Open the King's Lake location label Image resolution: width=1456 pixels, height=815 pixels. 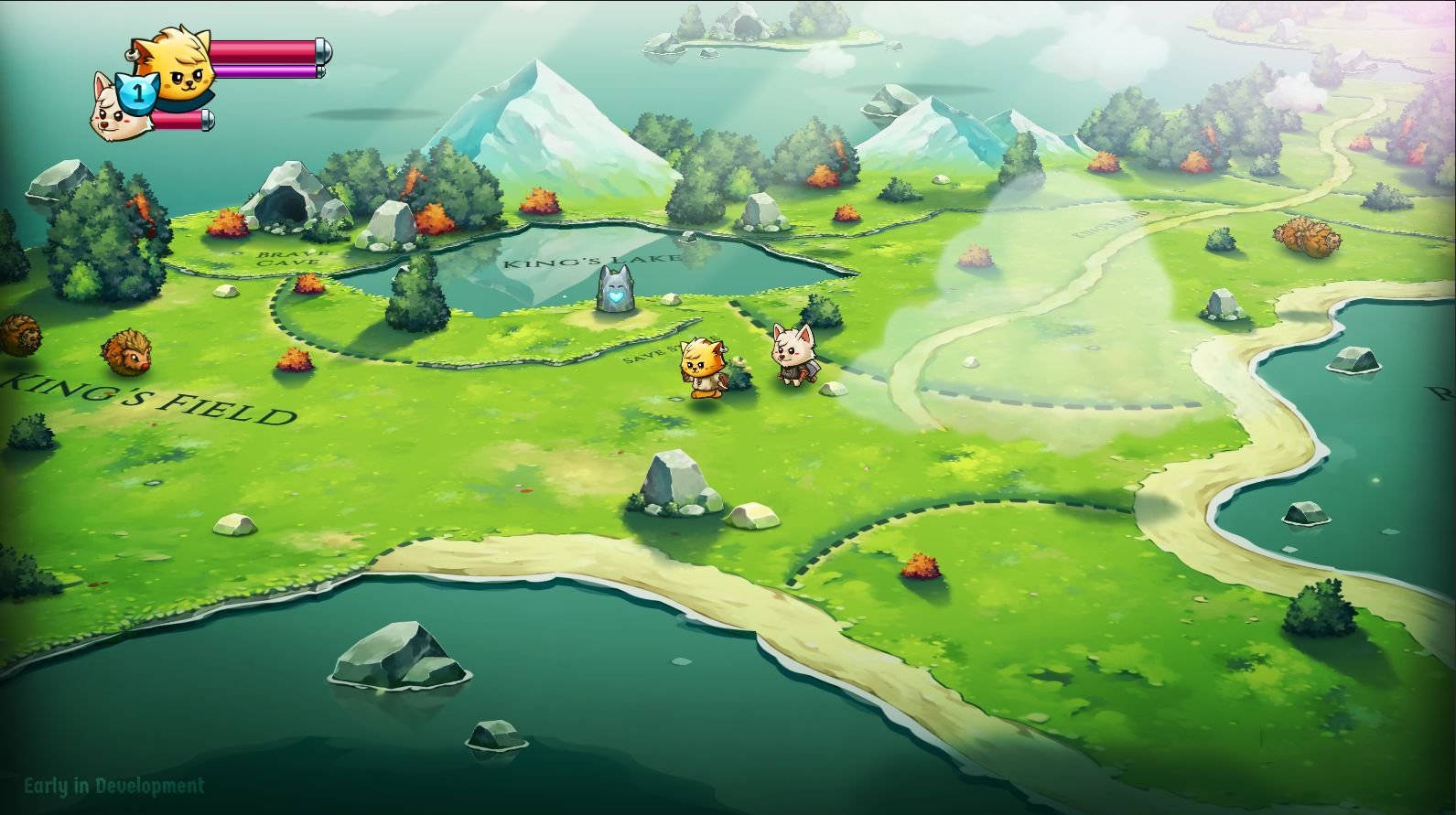(593, 259)
